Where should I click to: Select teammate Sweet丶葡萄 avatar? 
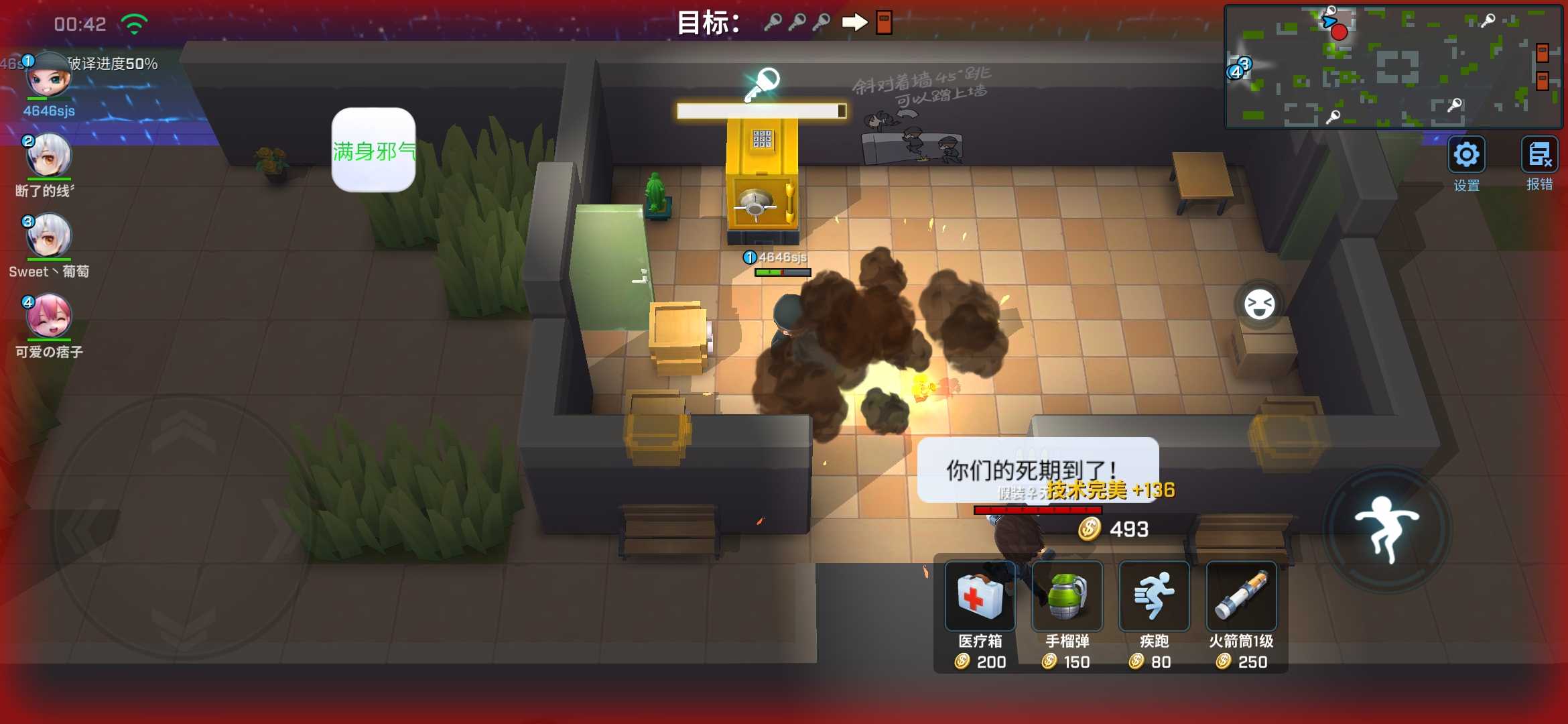point(48,236)
